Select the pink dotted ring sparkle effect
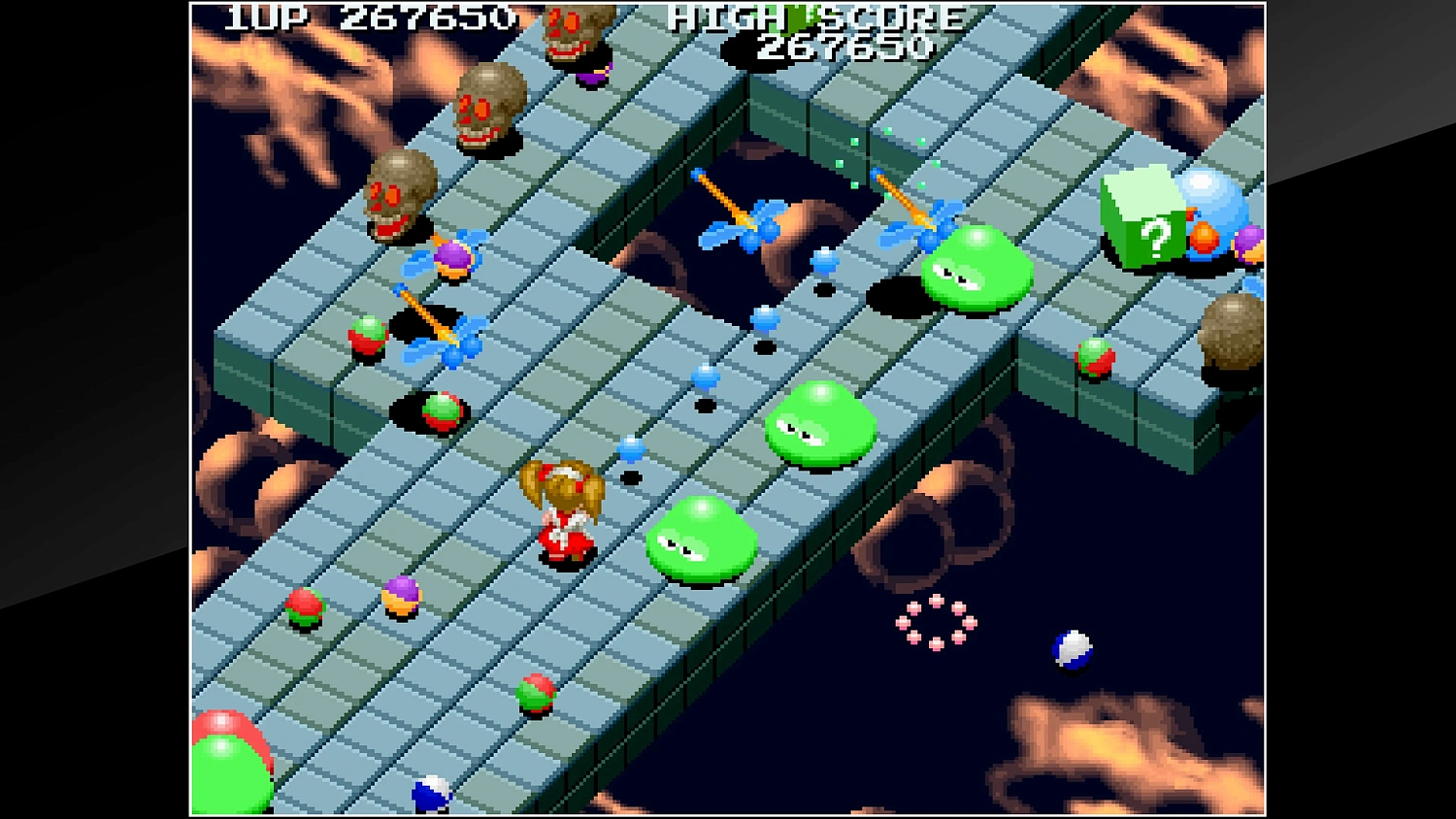Screen dimensions: 1456x819 tap(935, 623)
